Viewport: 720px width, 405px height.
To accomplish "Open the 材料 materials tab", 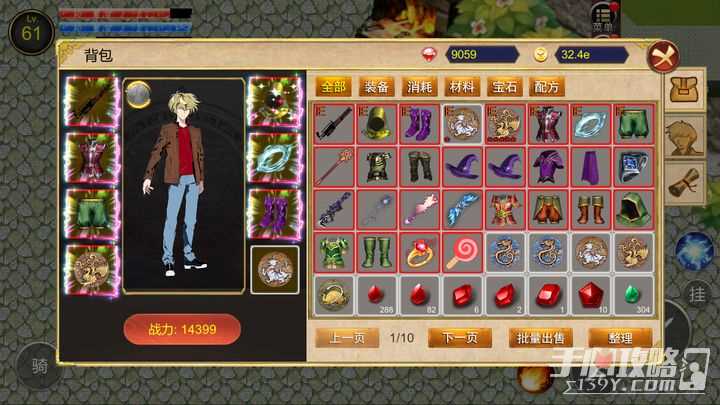I will 463,87.
